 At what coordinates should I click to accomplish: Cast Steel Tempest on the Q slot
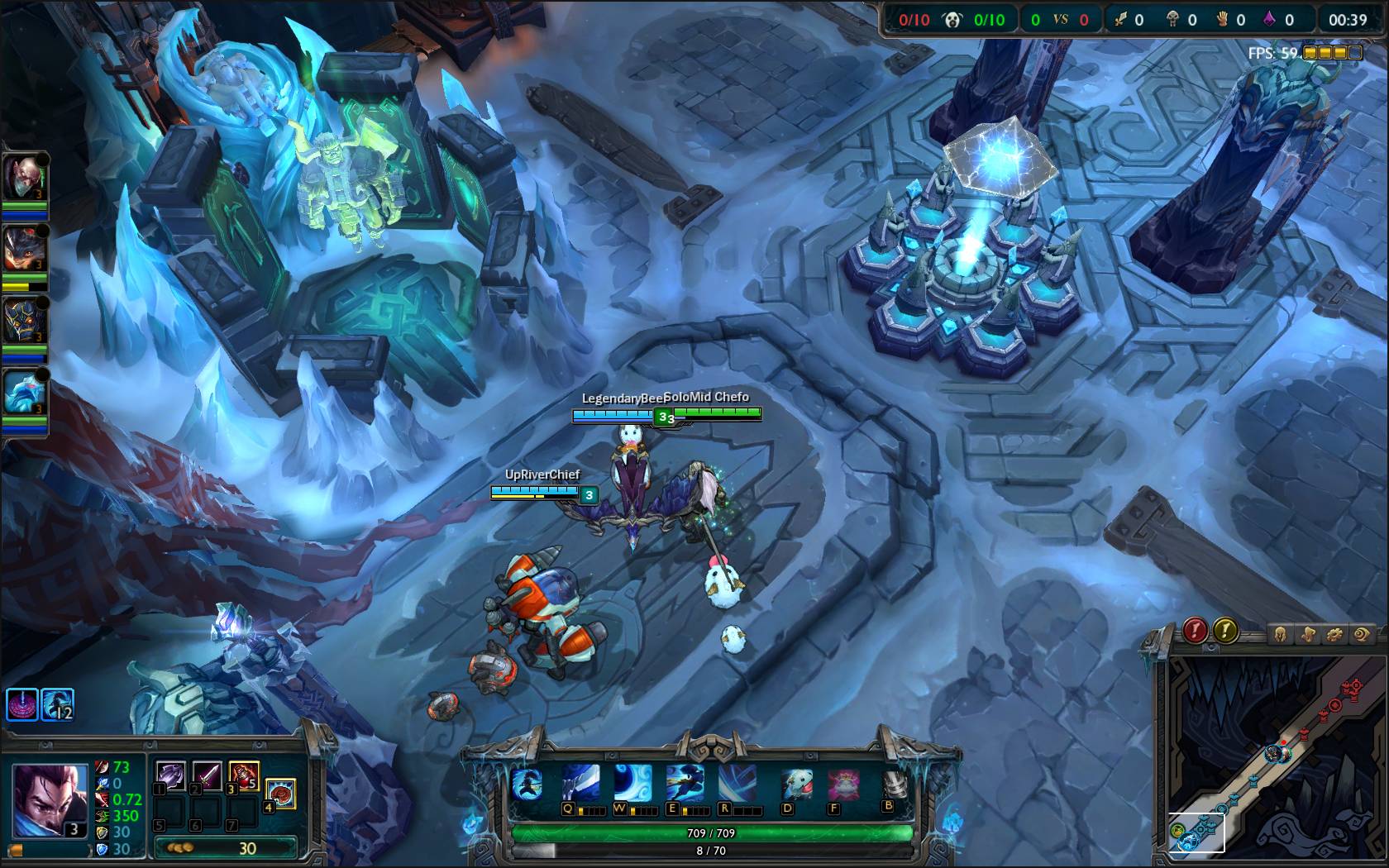click(x=580, y=783)
